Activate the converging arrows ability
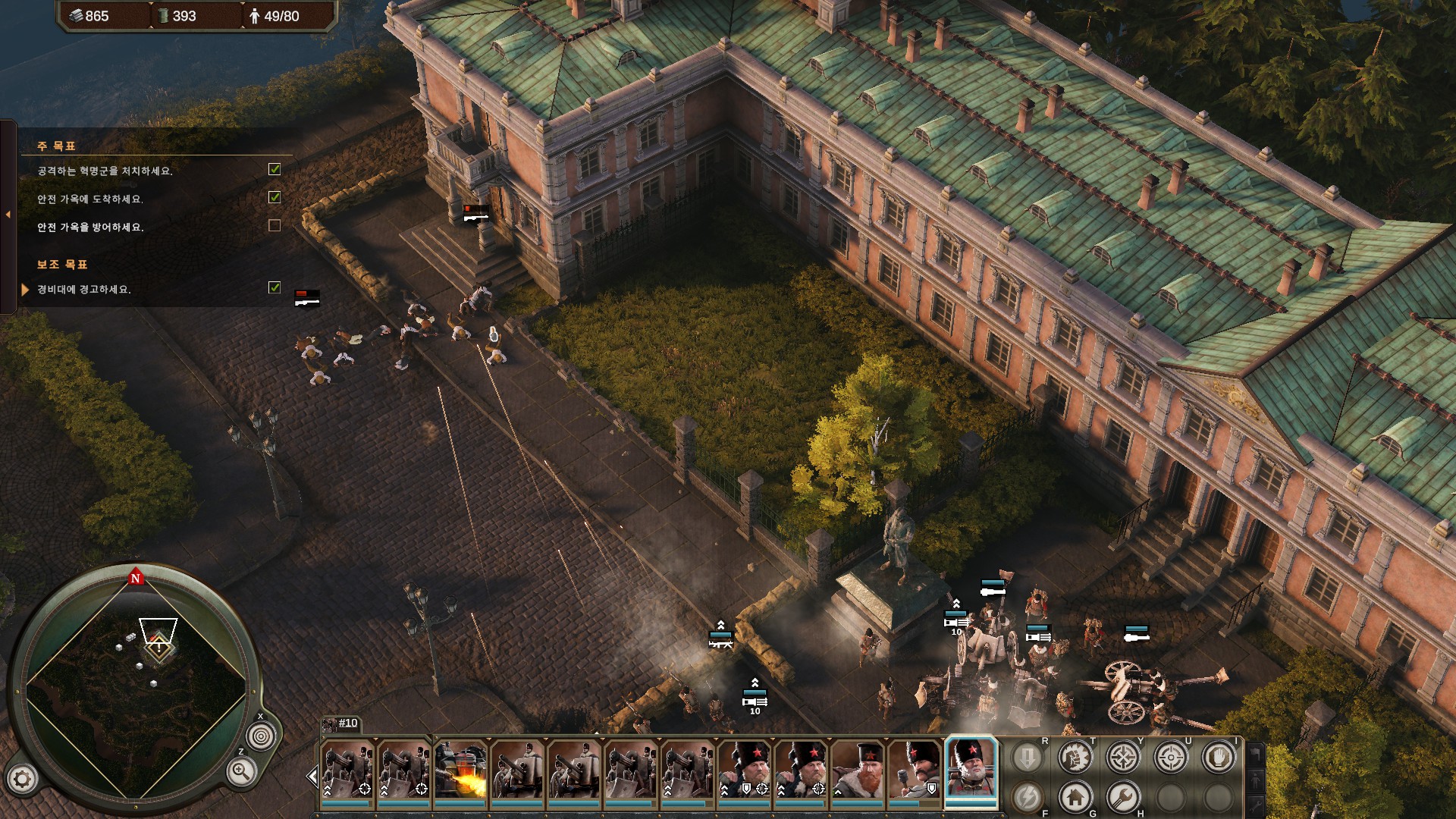This screenshot has width=1456, height=819. 1122,757
